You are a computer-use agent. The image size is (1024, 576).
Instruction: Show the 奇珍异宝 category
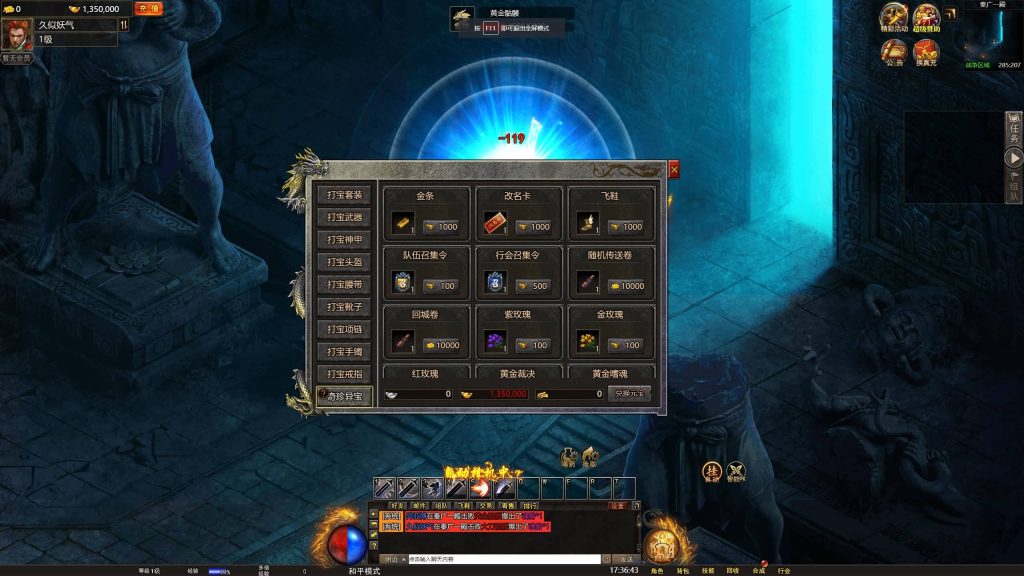[x=345, y=397]
